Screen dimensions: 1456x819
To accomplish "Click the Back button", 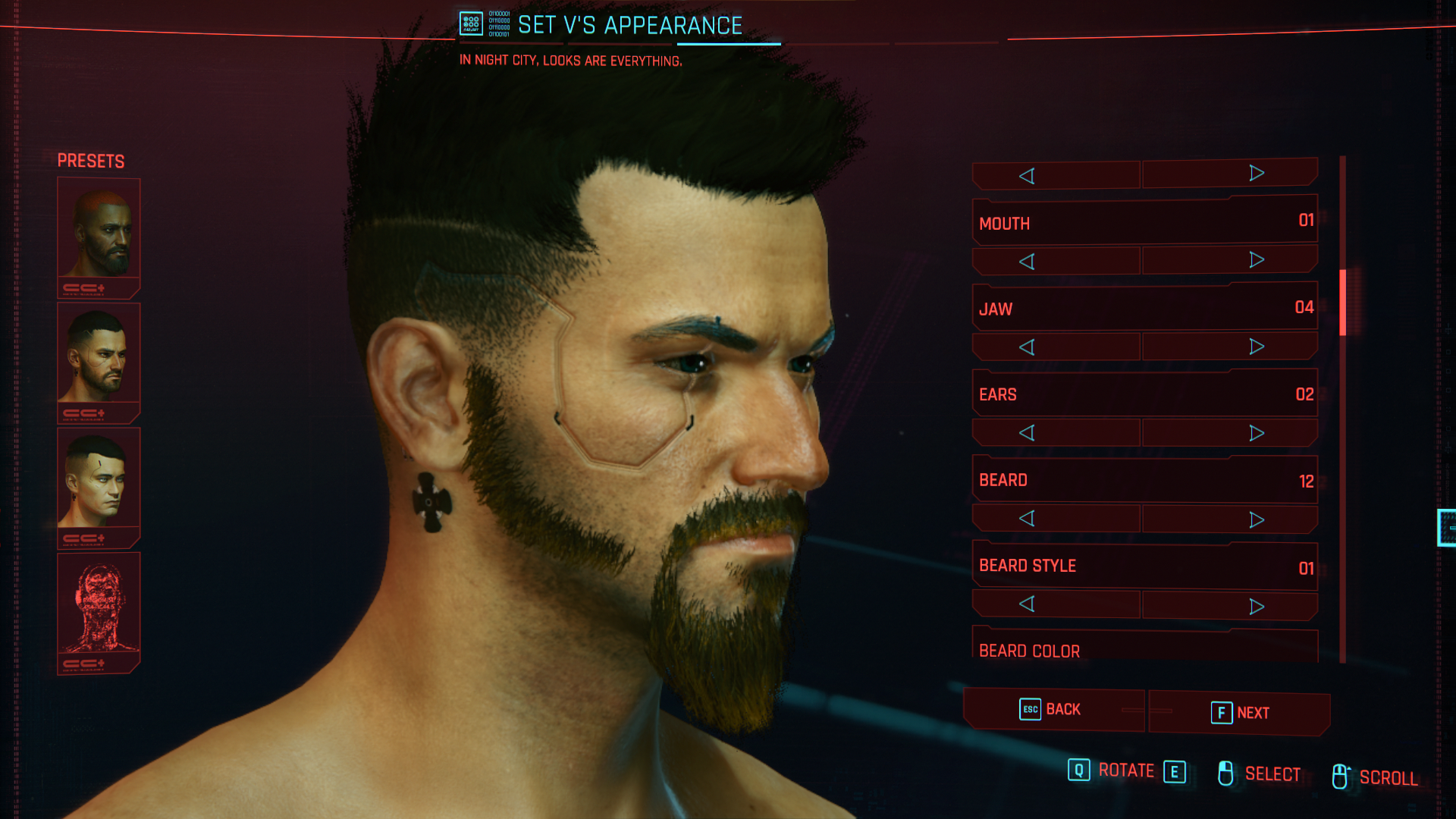I will [x=1053, y=710].
